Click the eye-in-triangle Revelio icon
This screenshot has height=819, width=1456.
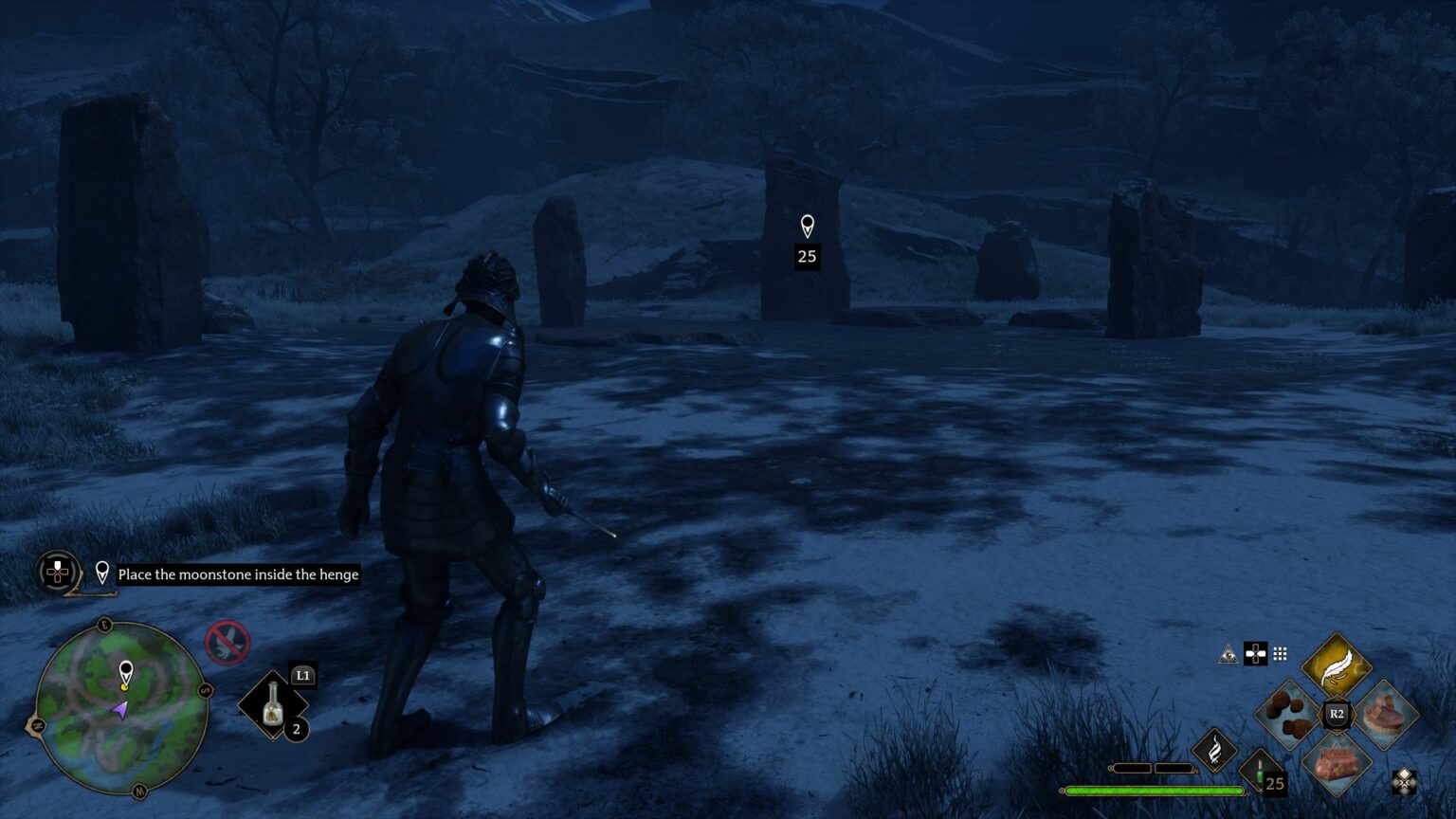point(1228,654)
